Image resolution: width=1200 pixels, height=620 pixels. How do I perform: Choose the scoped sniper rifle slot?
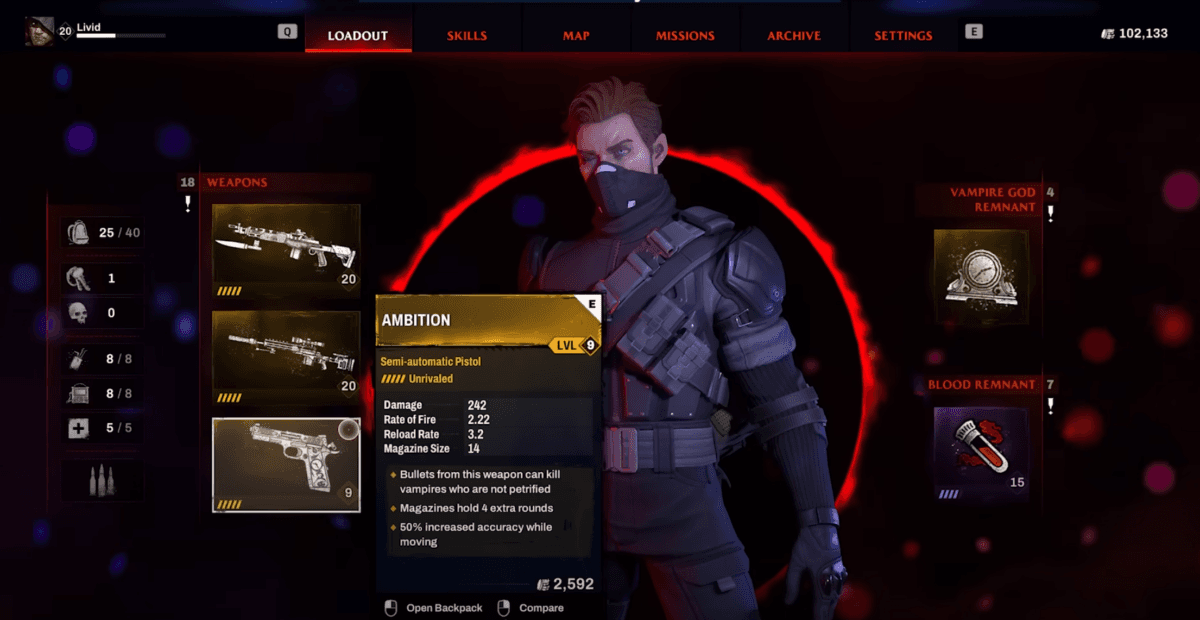click(x=286, y=357)
